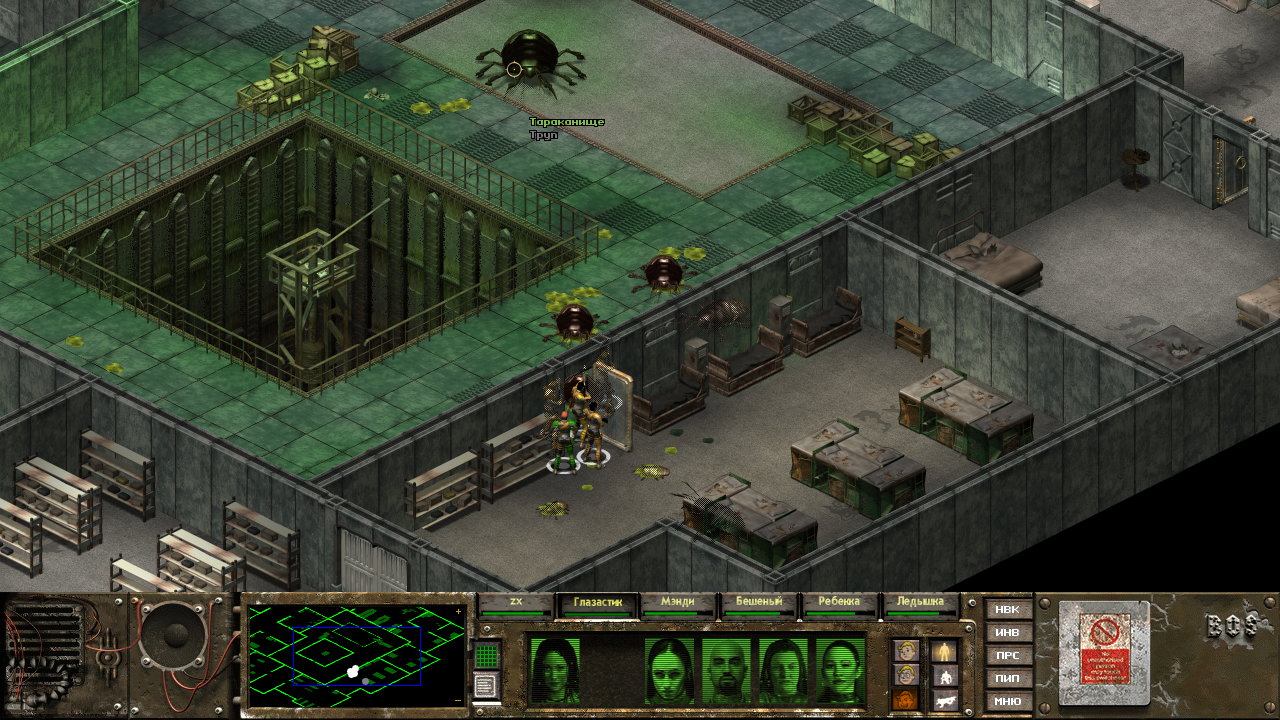Click the bald man's squad portrait
Image resolution: width=1280 pixels, height=720 pixels.
coord(726,670)
